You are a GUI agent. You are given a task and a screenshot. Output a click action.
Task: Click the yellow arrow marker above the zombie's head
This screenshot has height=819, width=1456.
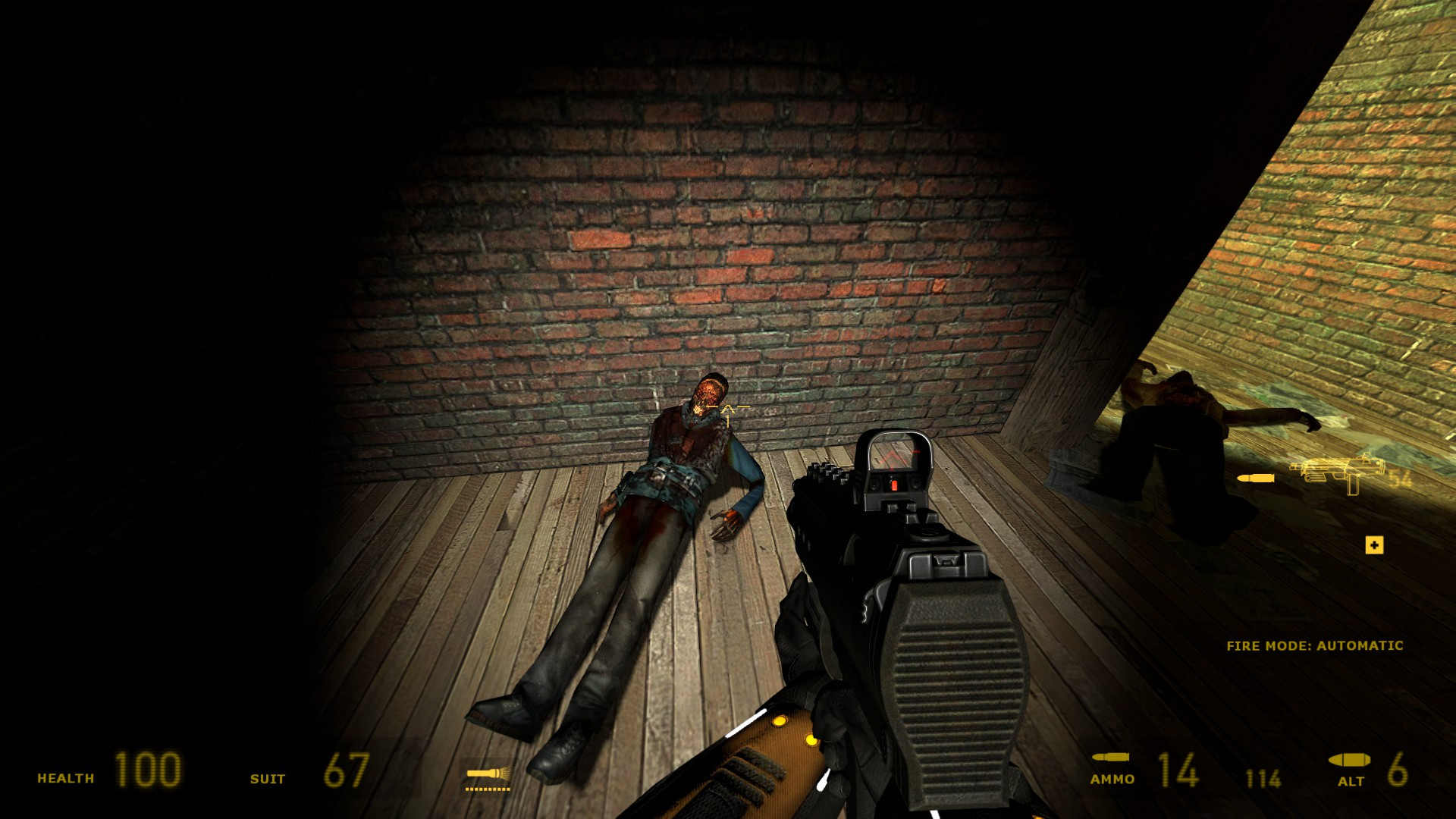[x=726, y=413]
